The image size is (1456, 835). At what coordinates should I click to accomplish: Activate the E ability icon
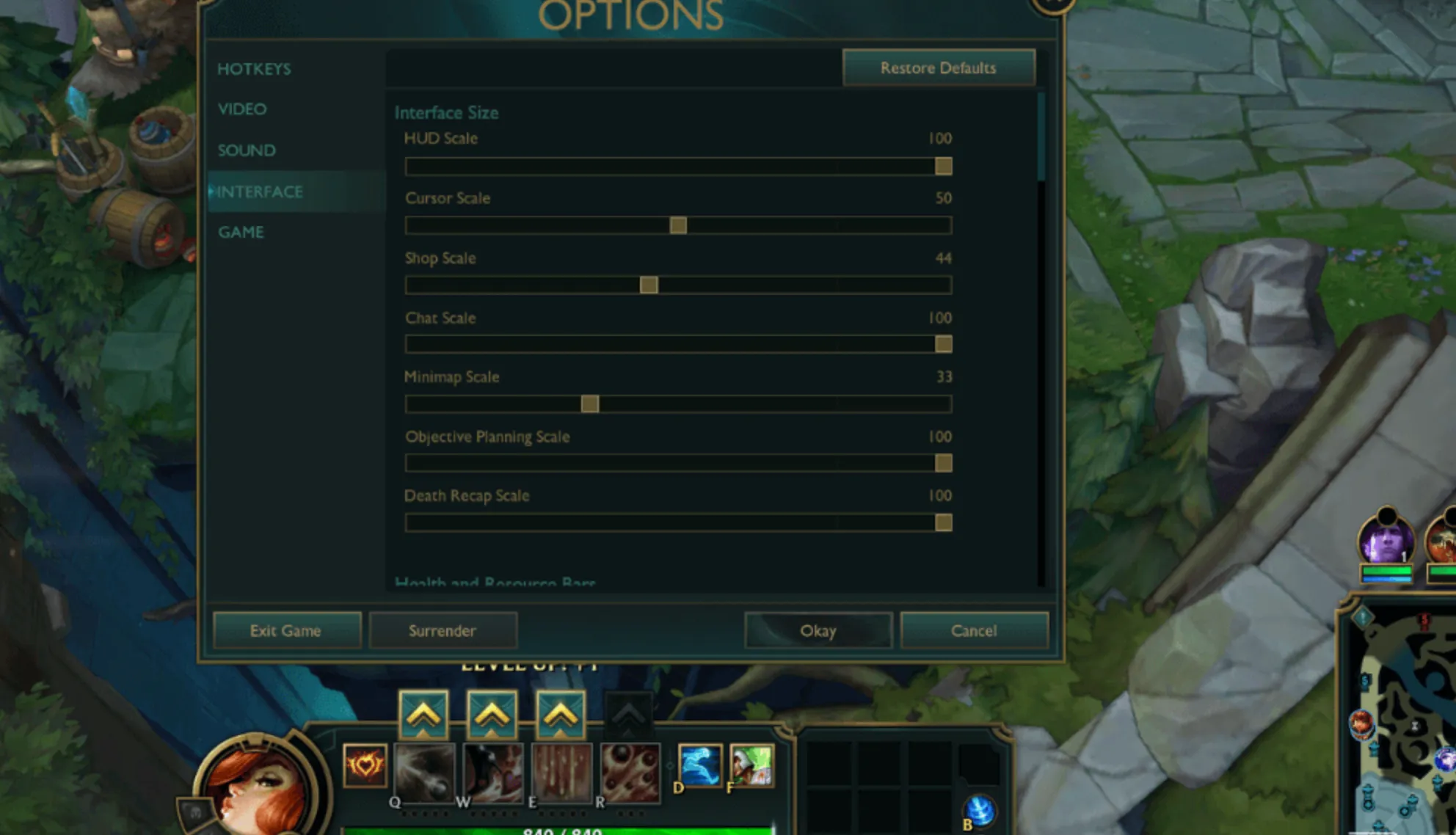pos(562,770)
